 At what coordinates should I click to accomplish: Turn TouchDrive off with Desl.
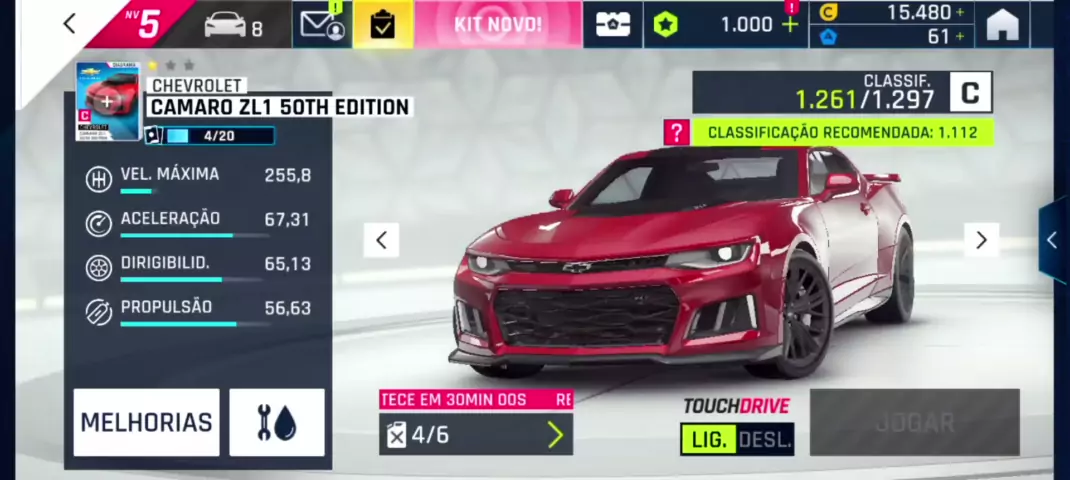tap(767, 439)
